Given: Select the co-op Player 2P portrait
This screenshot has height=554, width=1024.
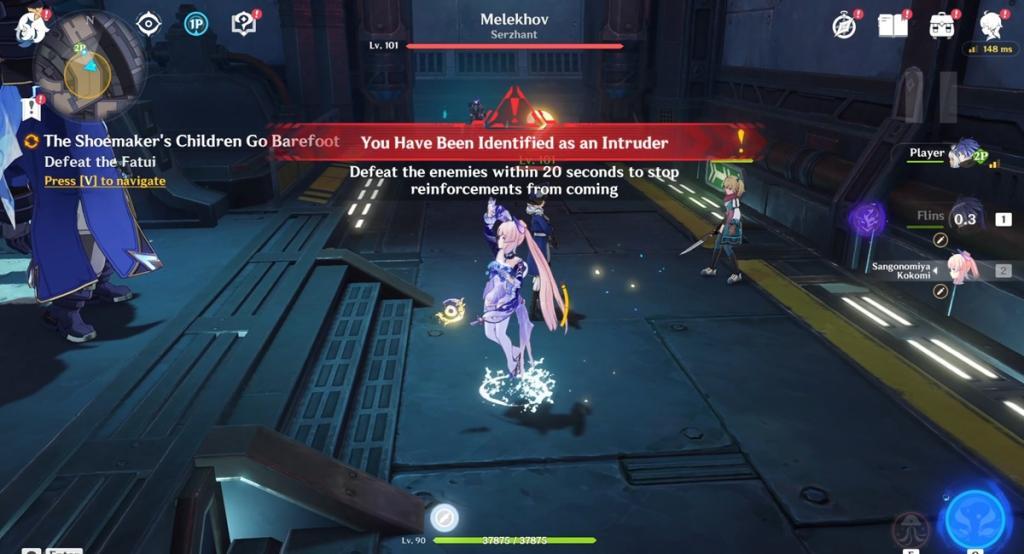Looking at the screenshot, I should coord(966,153).
